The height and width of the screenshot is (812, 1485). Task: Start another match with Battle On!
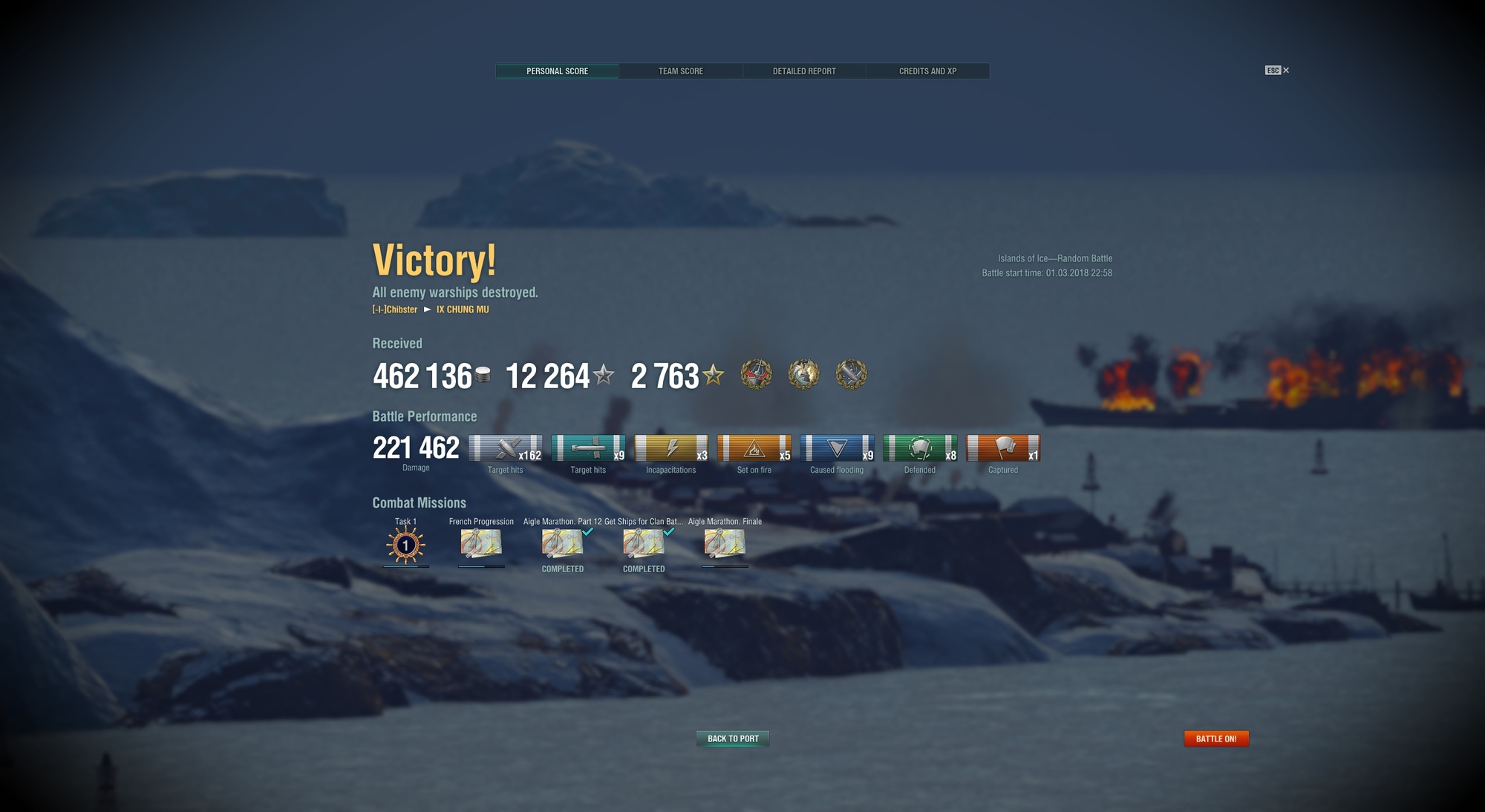click(1215, 739)
